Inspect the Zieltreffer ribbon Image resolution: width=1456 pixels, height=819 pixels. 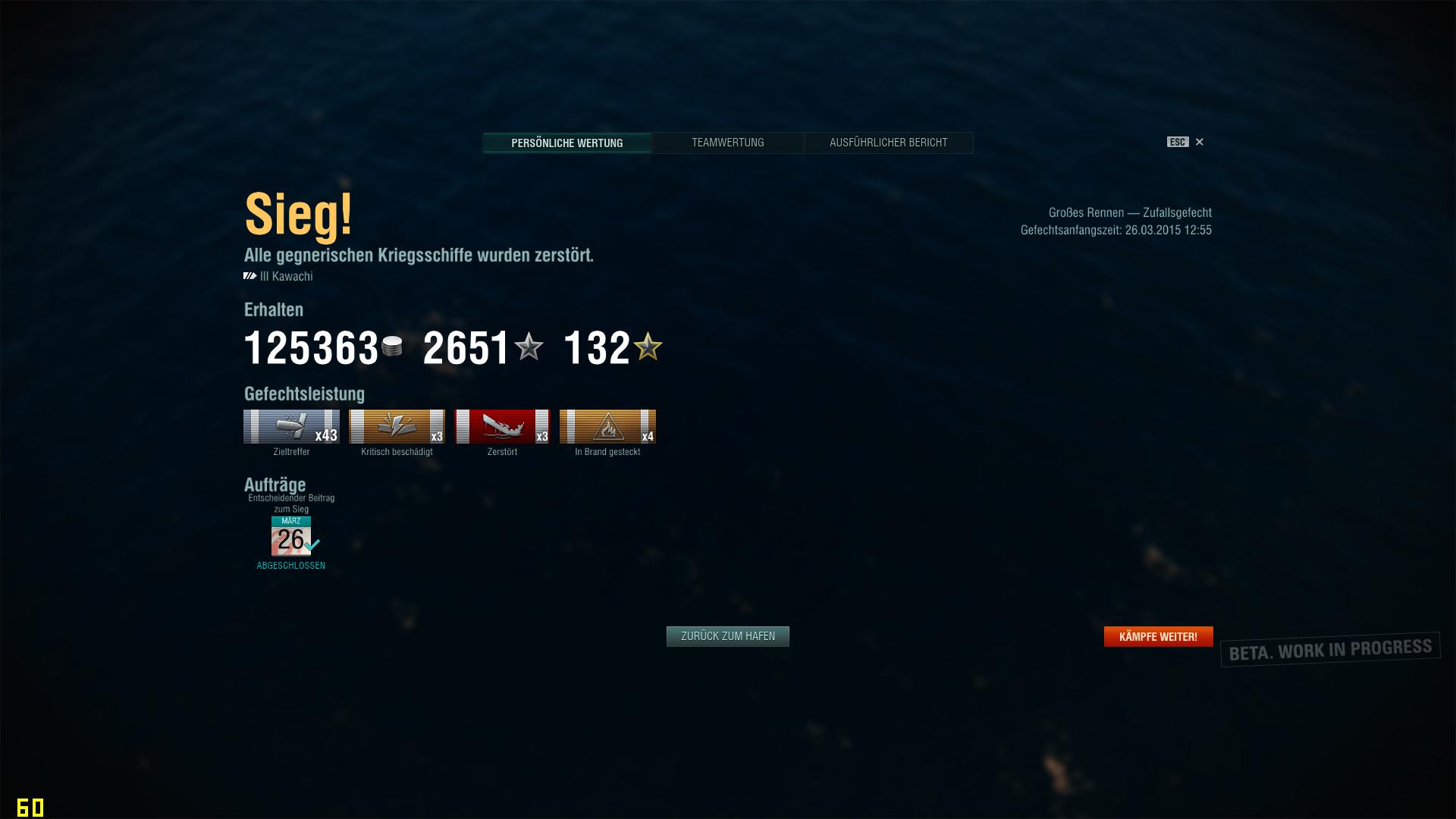(291, 427)
